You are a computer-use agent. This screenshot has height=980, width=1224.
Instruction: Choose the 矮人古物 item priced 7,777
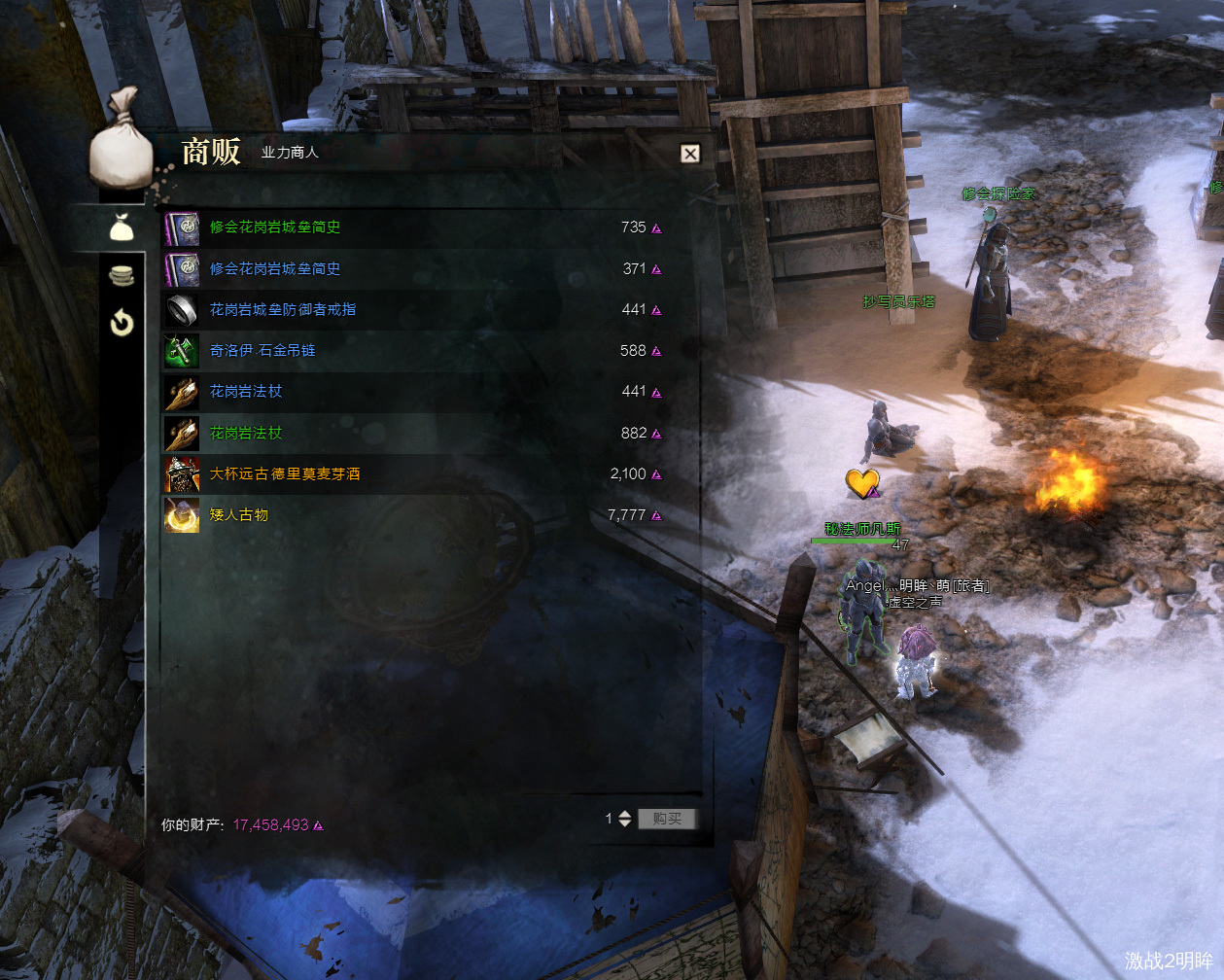coord(239,514)
